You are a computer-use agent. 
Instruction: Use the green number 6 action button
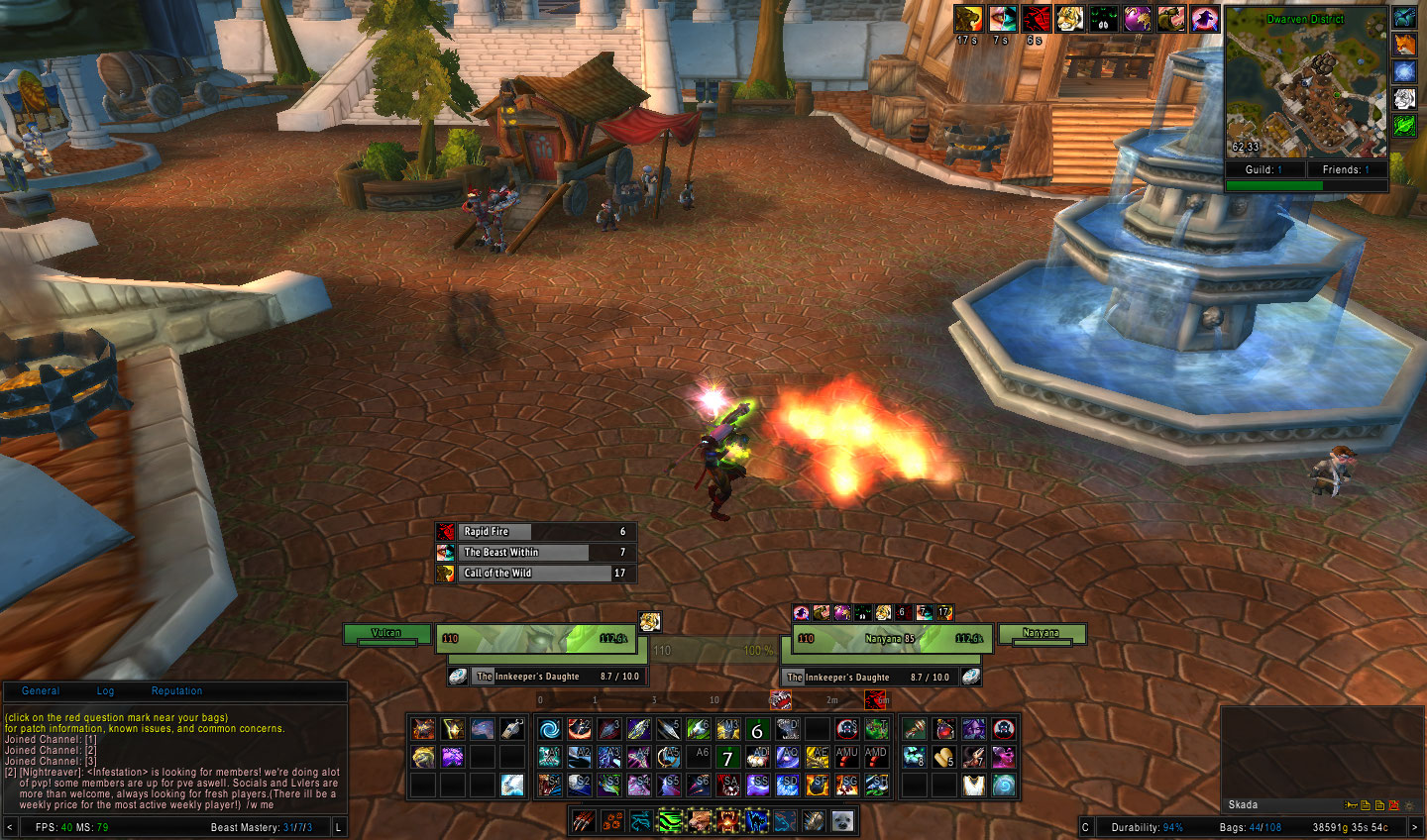click(758, 730)
